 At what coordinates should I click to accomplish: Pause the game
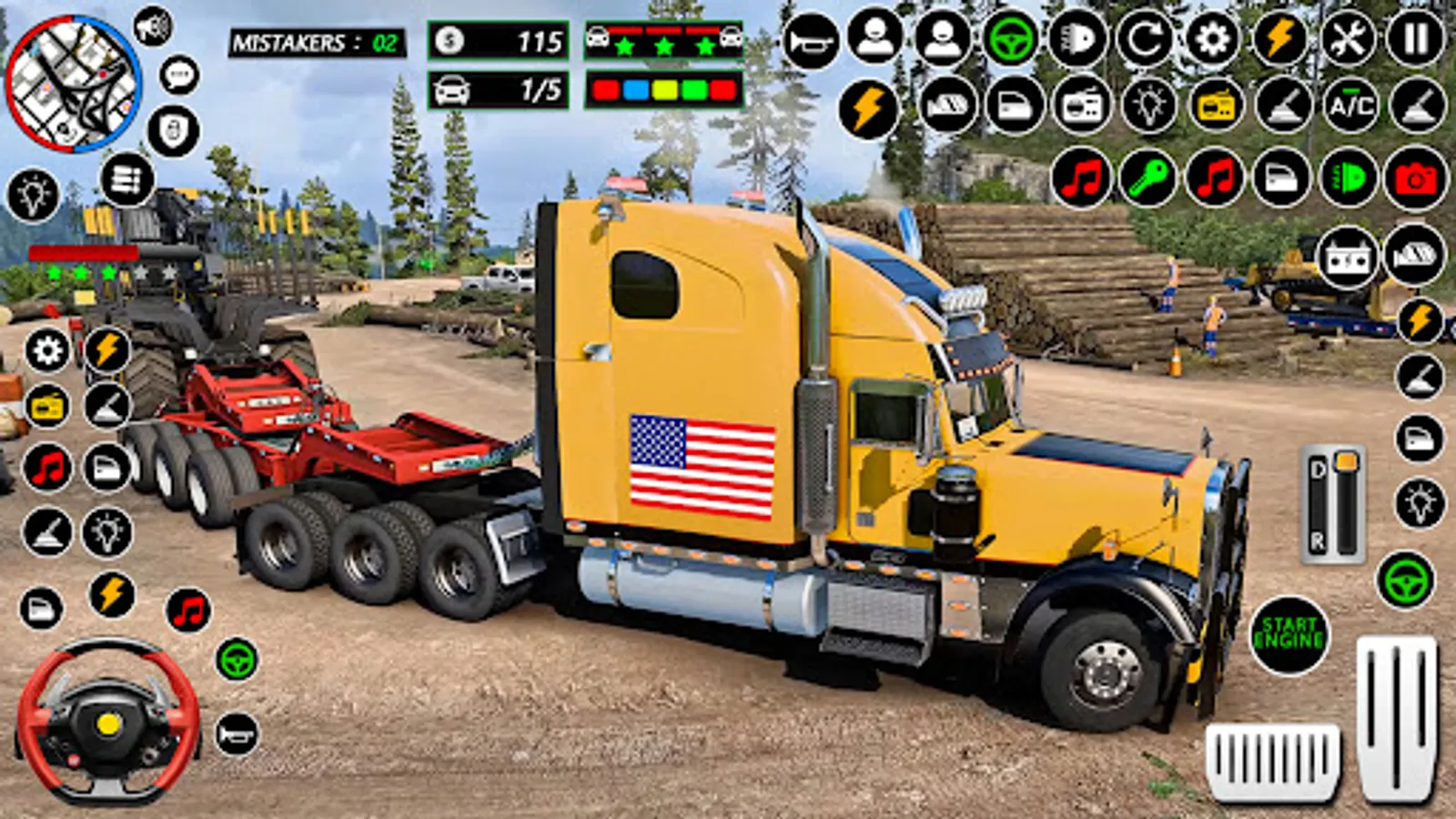(1415, 39)
